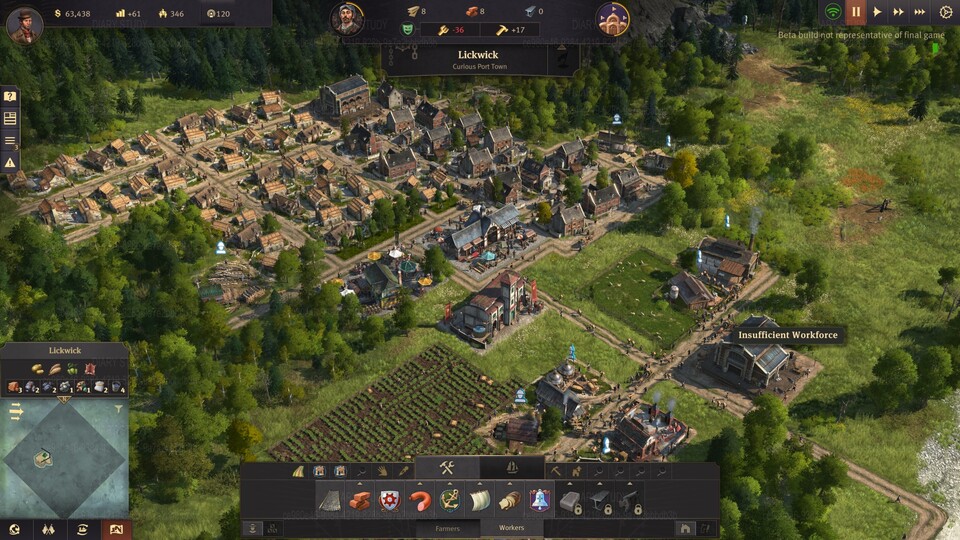This screenshot has height=540, width=960.
Task: Select the anchor harbour building icon
Action: 450,500
